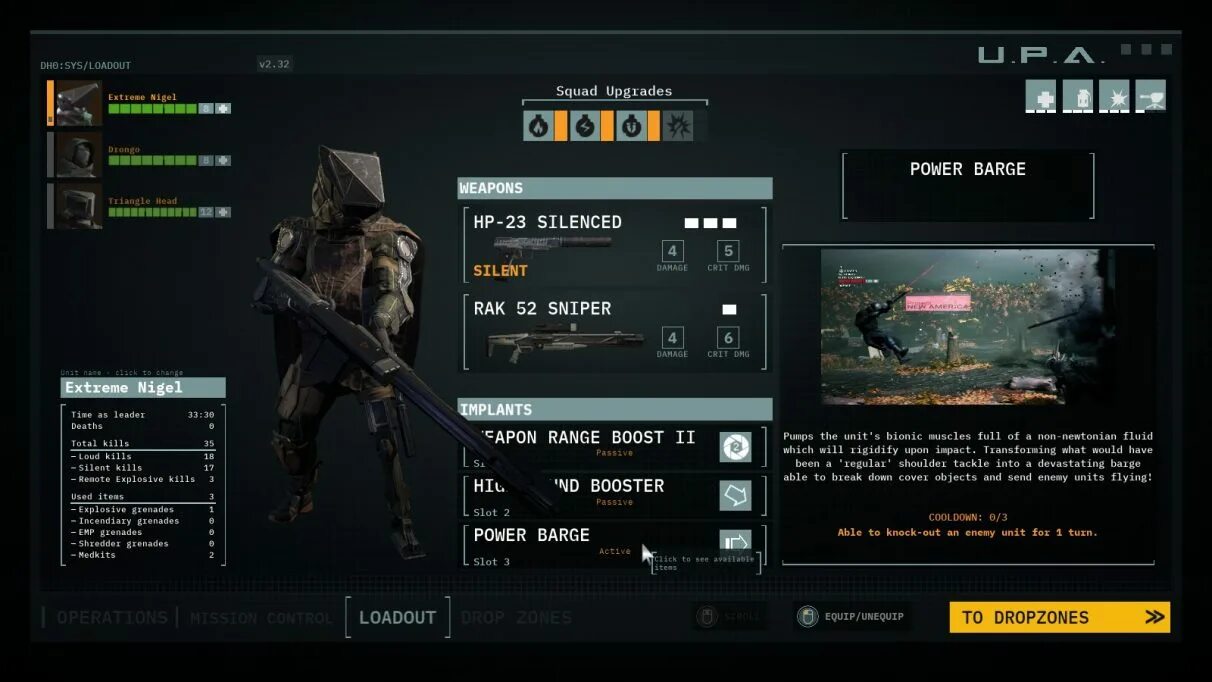
Task: Select the grenade item icon
Action: coord(1078,96)
